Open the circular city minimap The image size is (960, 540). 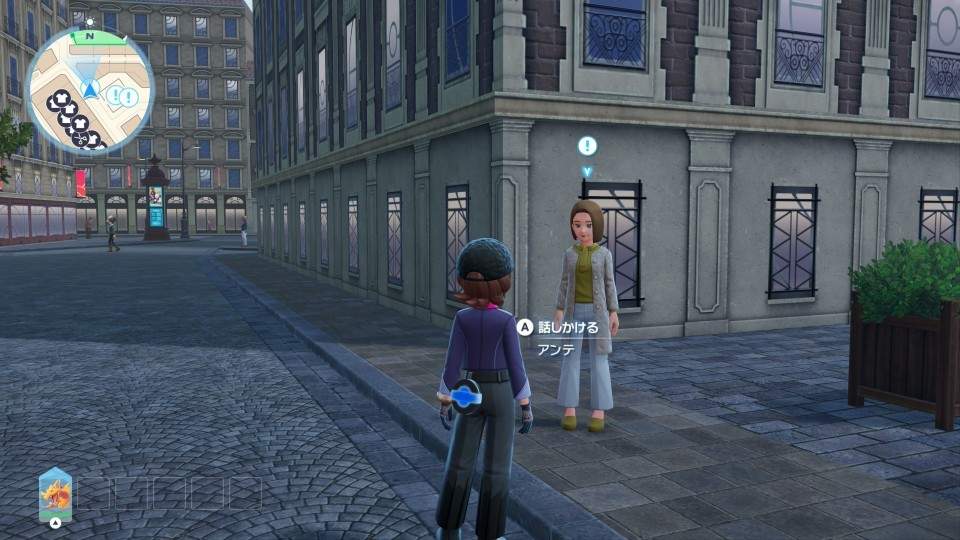(89, 90)
